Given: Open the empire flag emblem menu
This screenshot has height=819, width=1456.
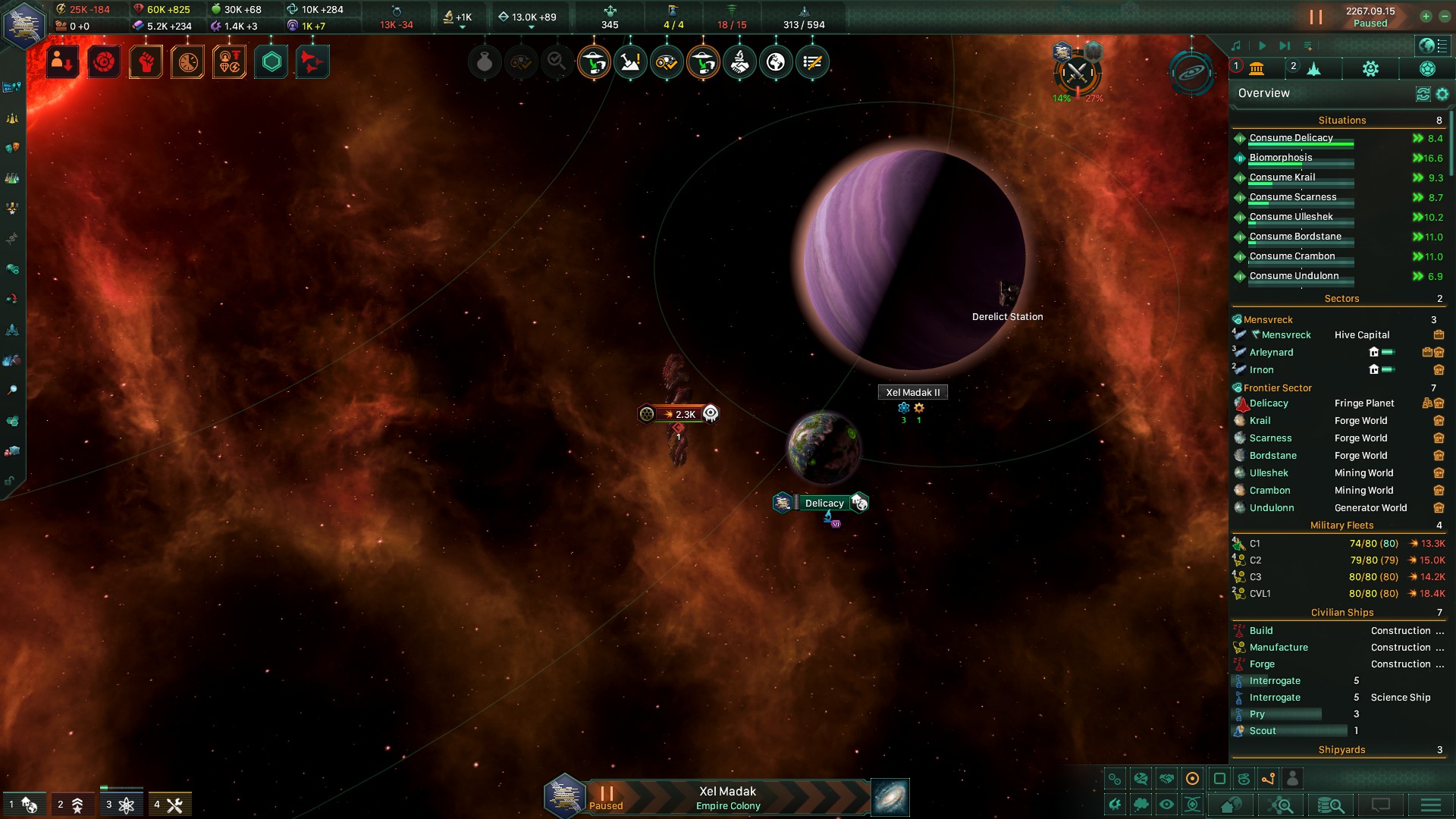Looking at the screenshot, I should [x=24, y=23].
